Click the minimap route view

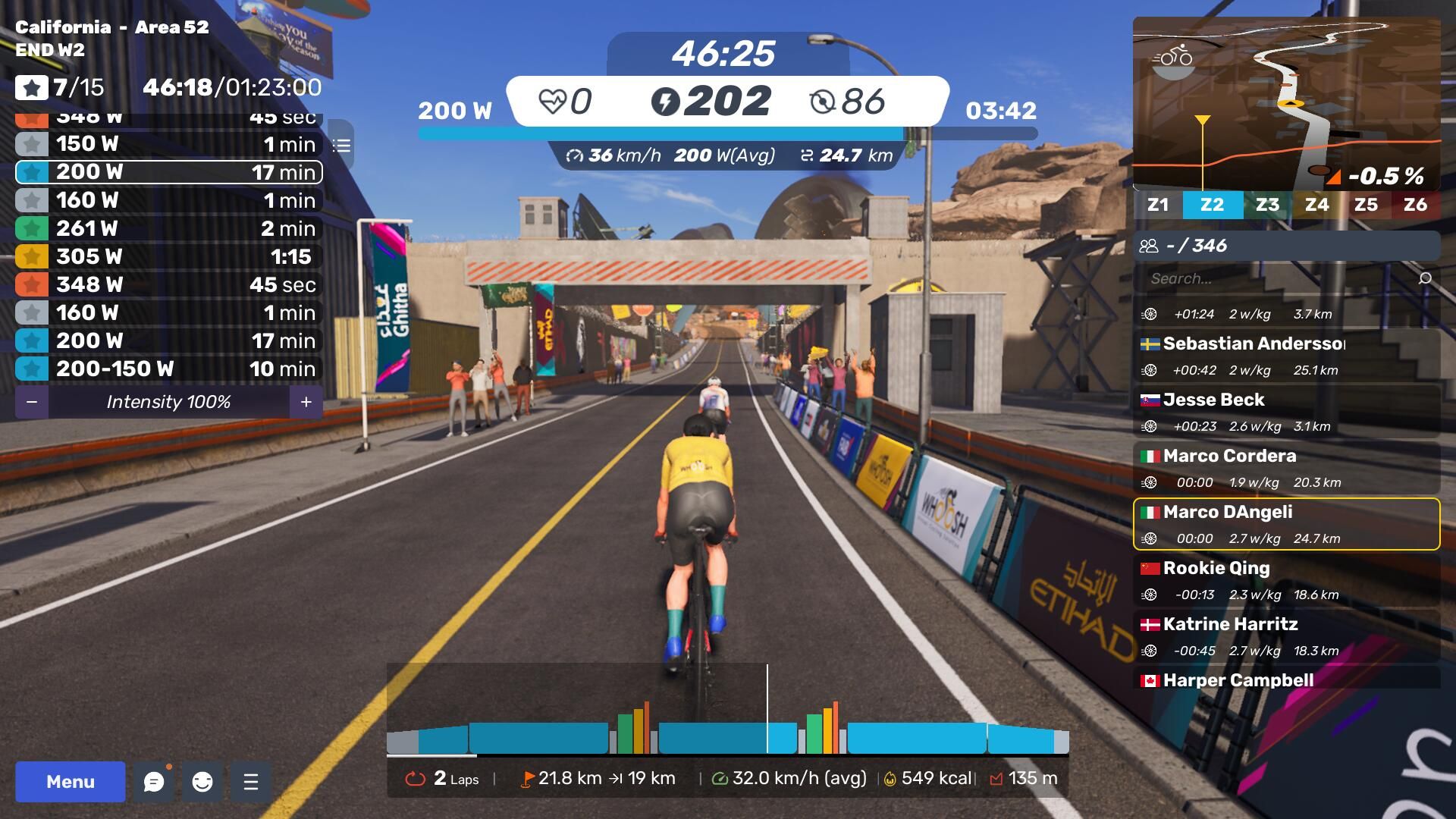pos(1286,104)
